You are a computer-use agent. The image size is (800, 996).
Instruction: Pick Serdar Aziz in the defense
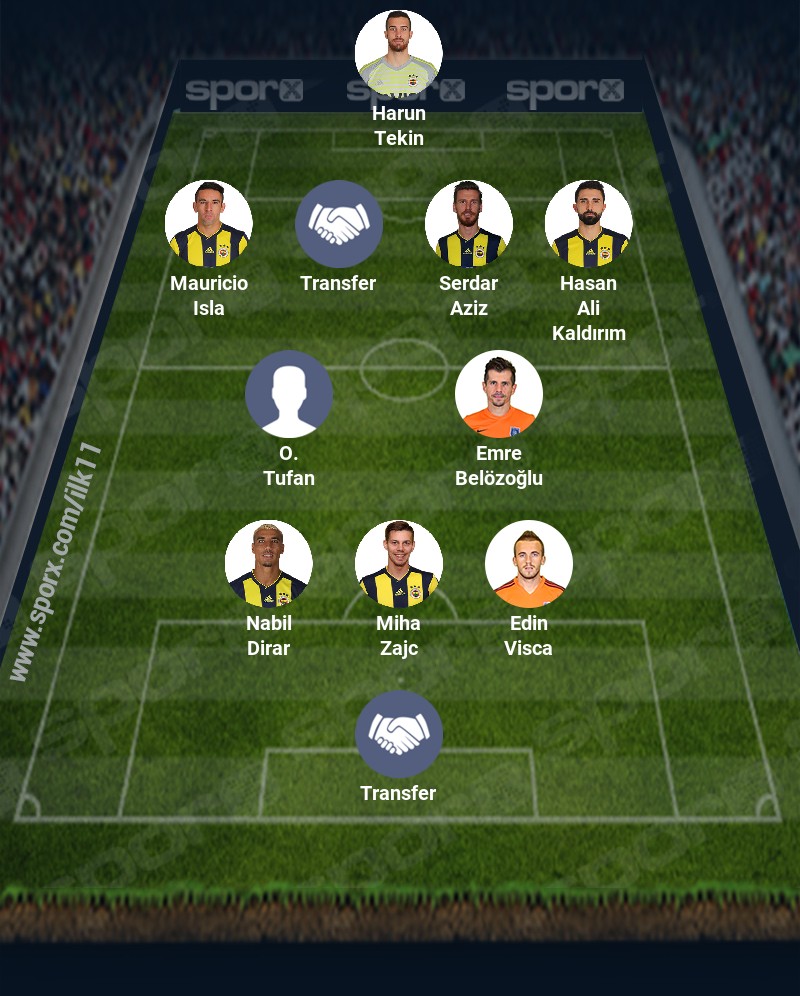click(x=469, y=224)
